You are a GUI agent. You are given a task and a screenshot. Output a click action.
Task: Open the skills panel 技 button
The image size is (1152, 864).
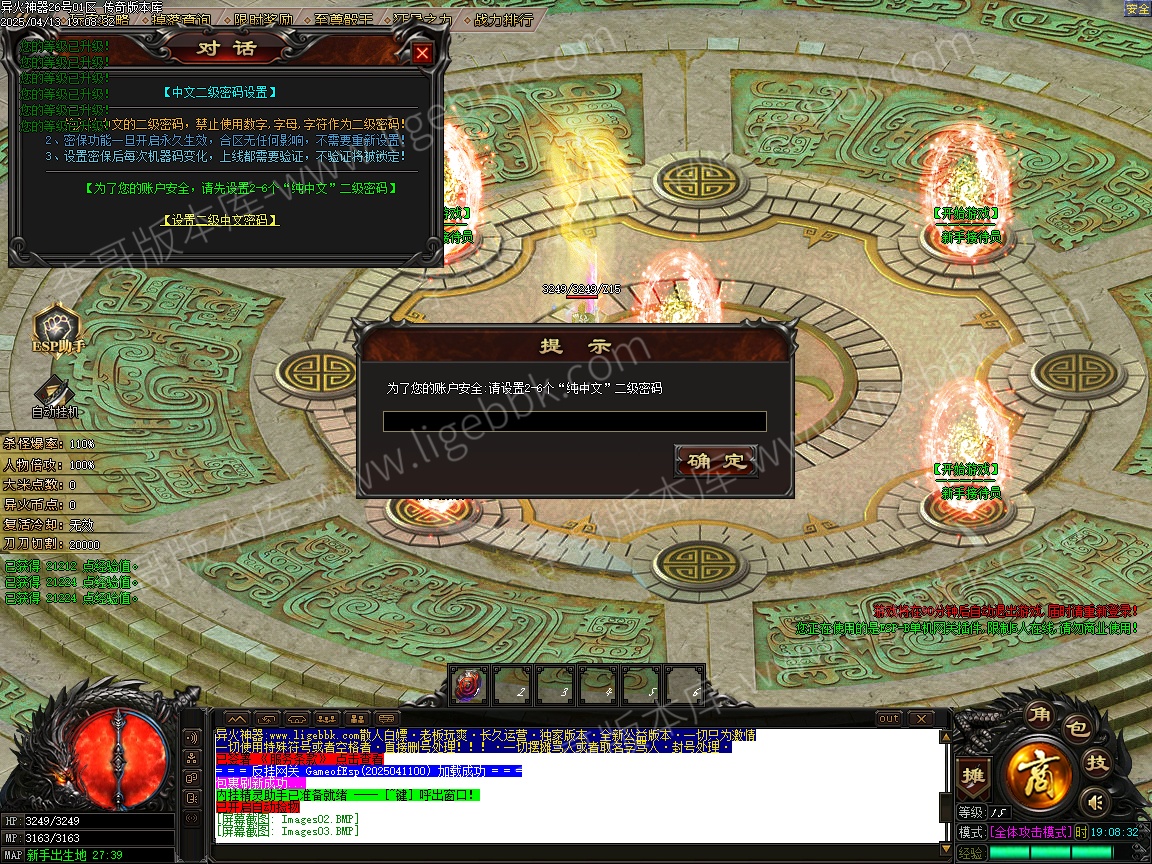tap(1098, 763)
